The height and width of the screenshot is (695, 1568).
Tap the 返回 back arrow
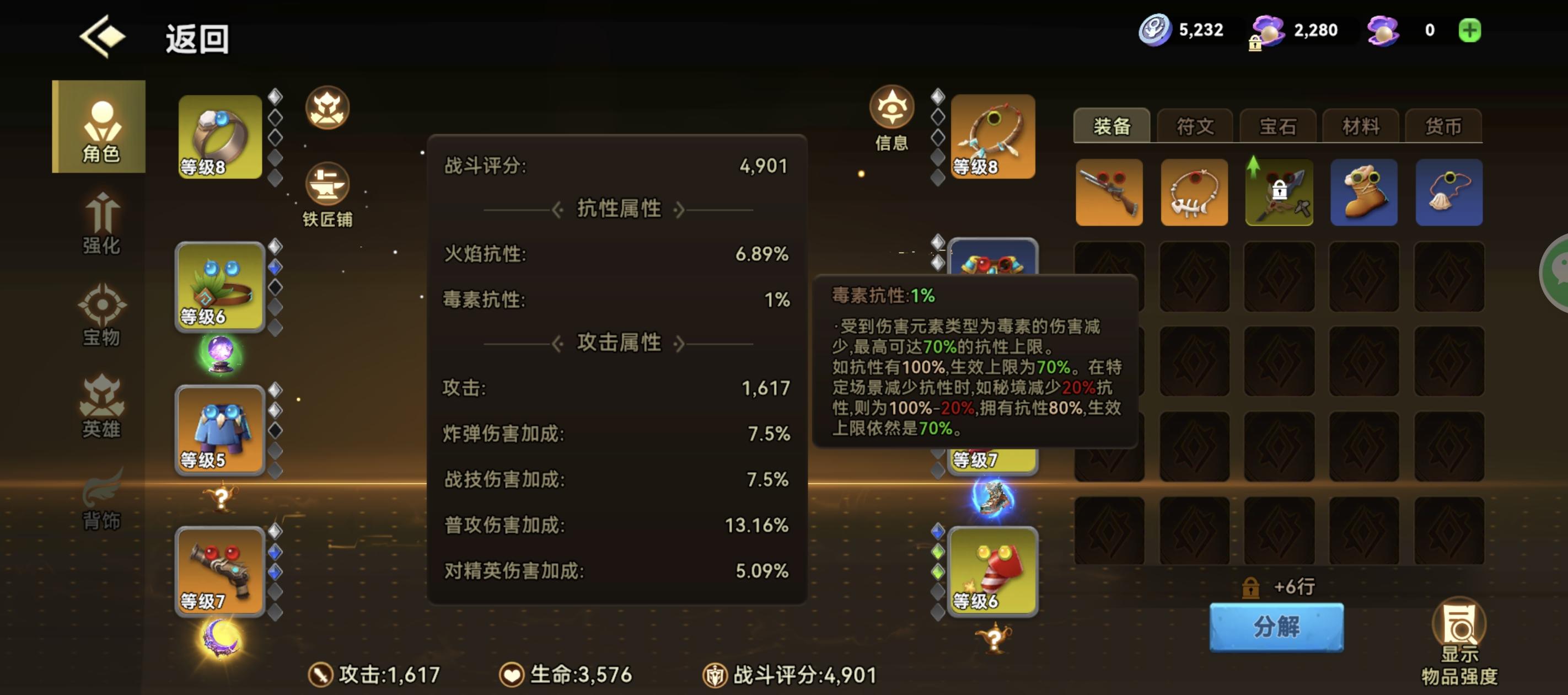101,35
